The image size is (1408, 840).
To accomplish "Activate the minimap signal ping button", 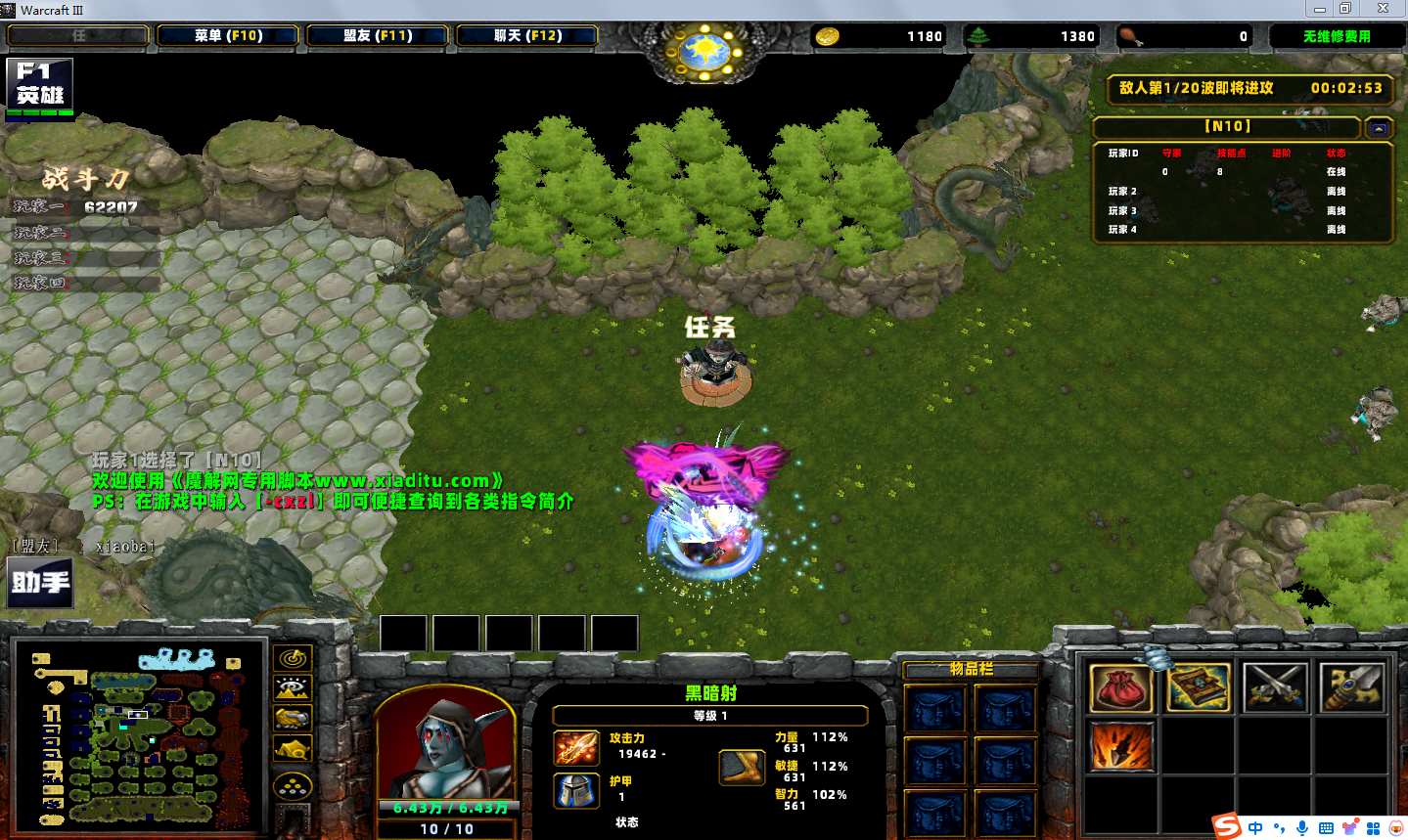I will coord(293,658).
